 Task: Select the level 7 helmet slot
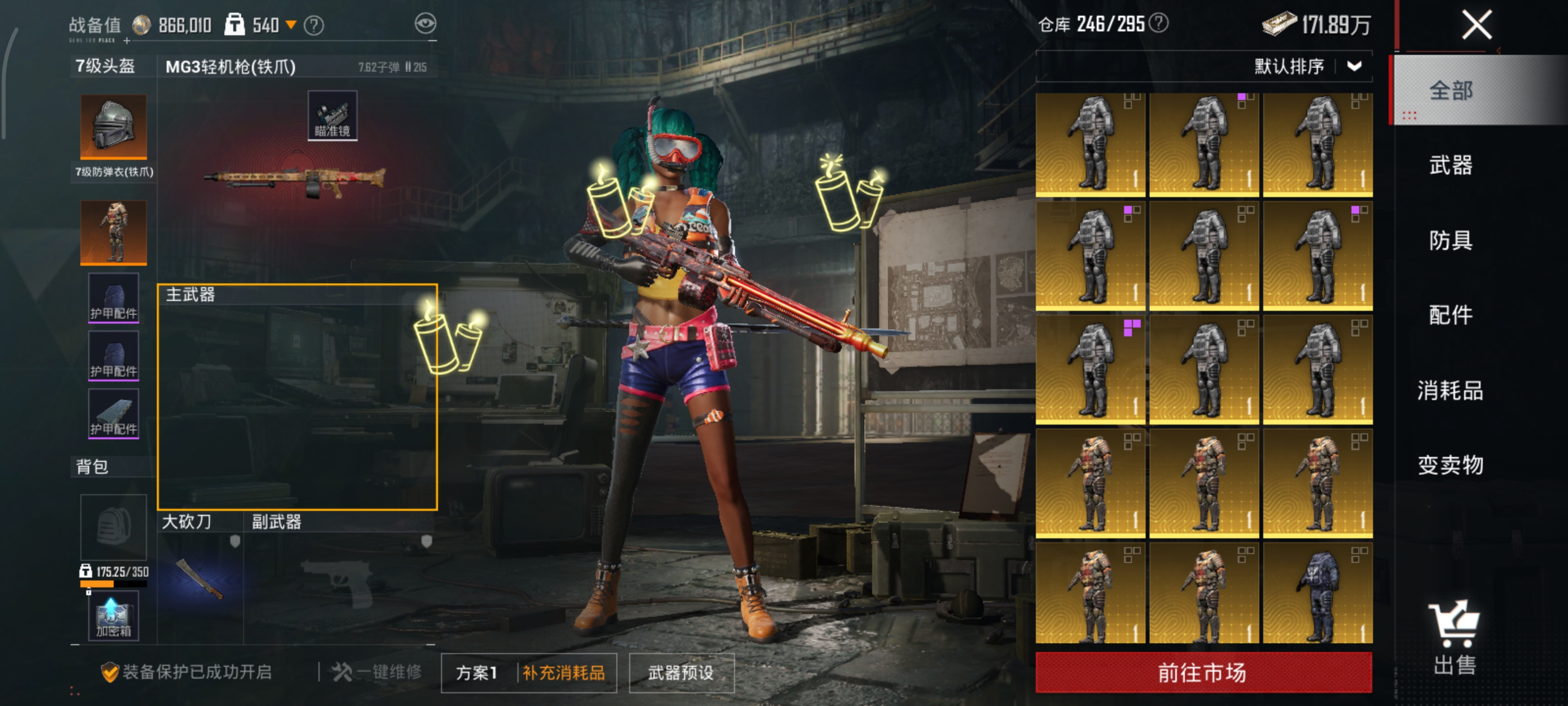[x=114, y=127]
